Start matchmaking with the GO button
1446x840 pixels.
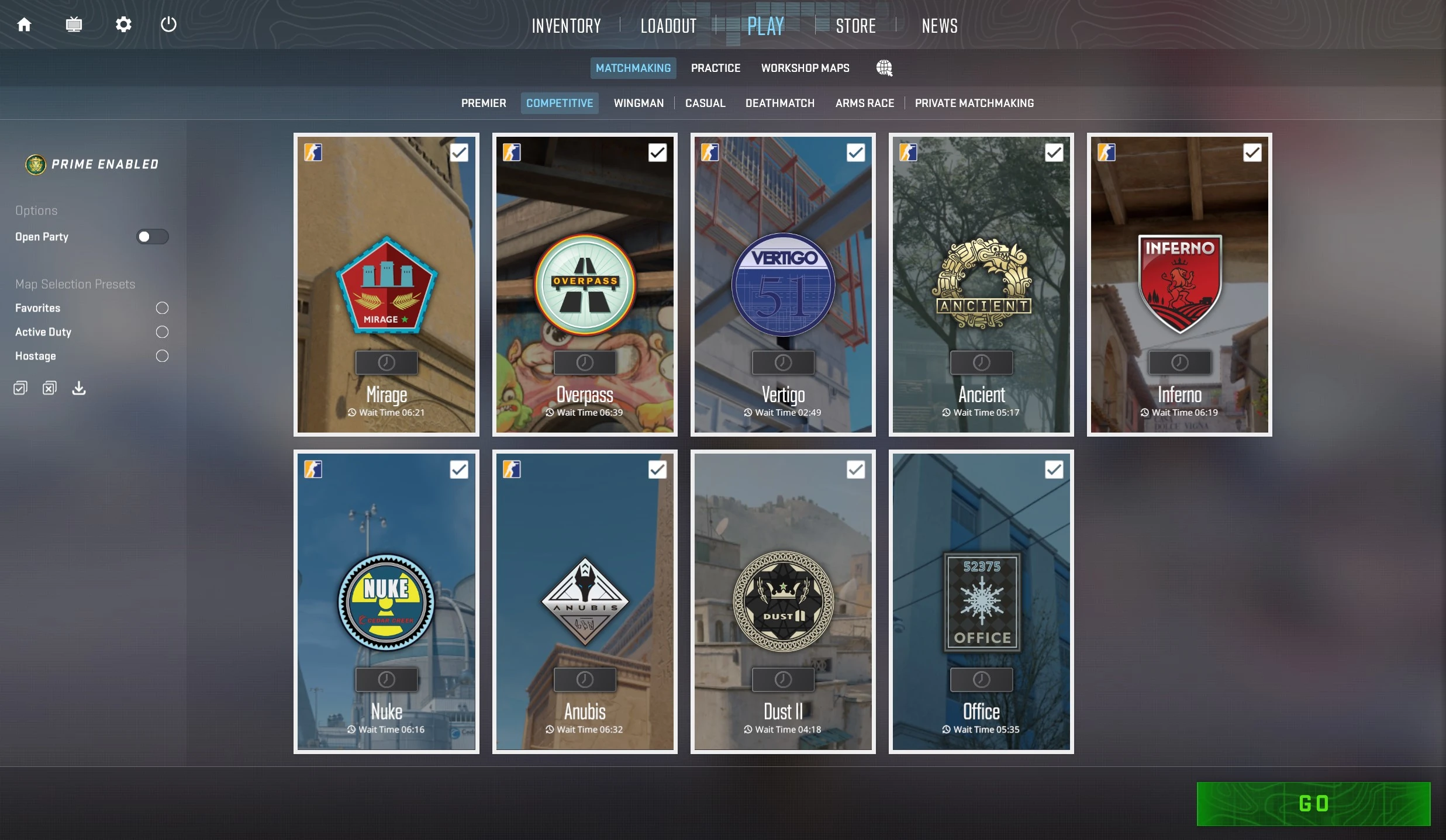tap(1313, 803)
